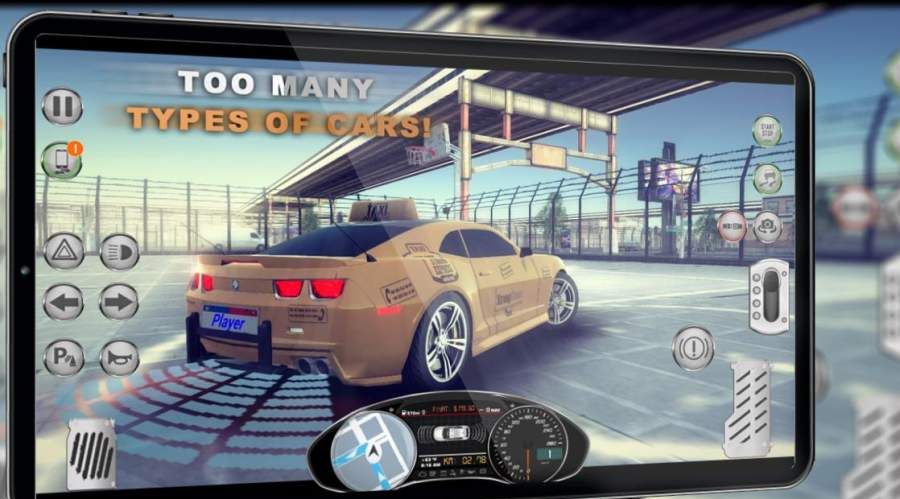Engage the handbrake warning button
Image resolution: width=900 pixels, height=499 pixels.
[x=692, y=348]
